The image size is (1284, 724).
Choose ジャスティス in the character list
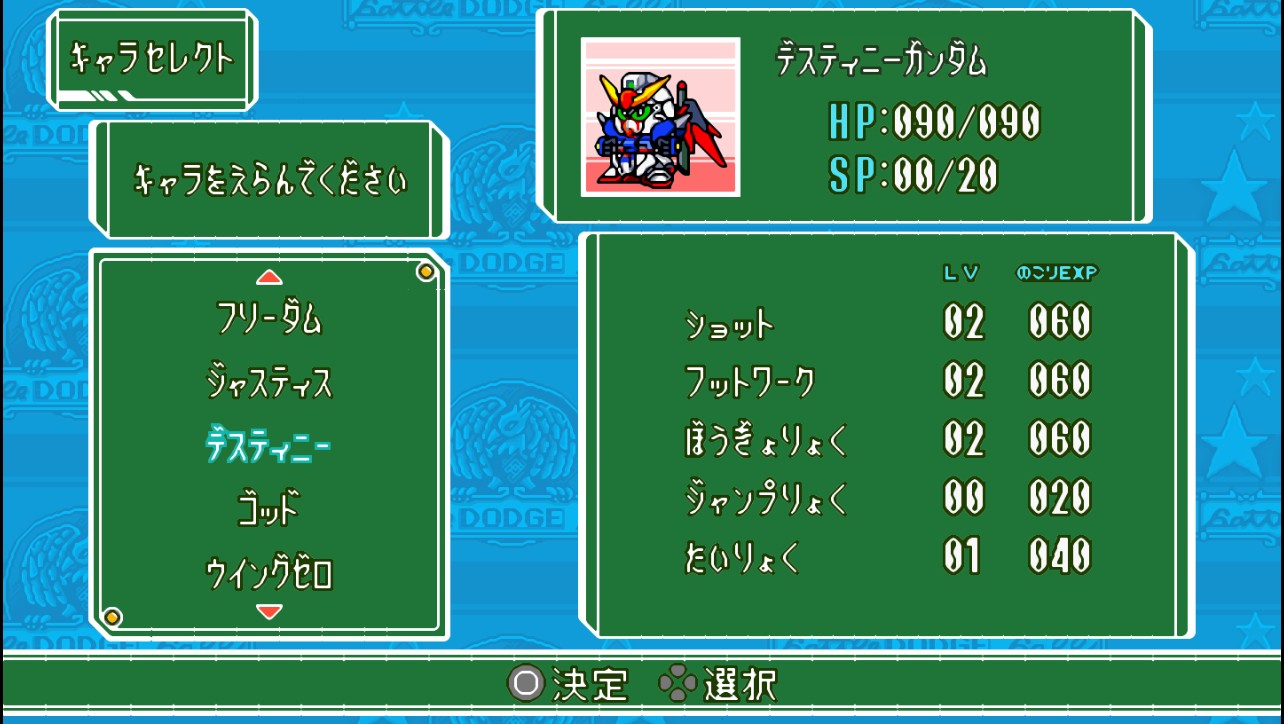(269, 383)
